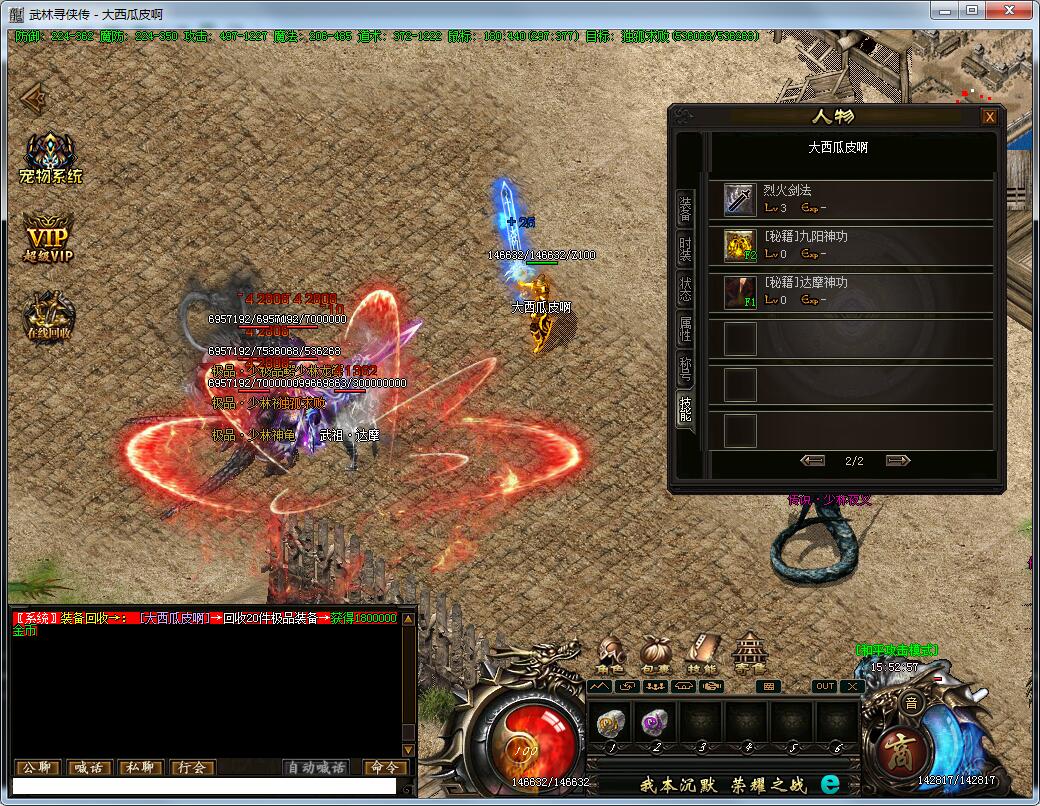Show the 状态 status tab
Image resolution: width=1040 pixels, height=806 pixels.
[685, 289]
